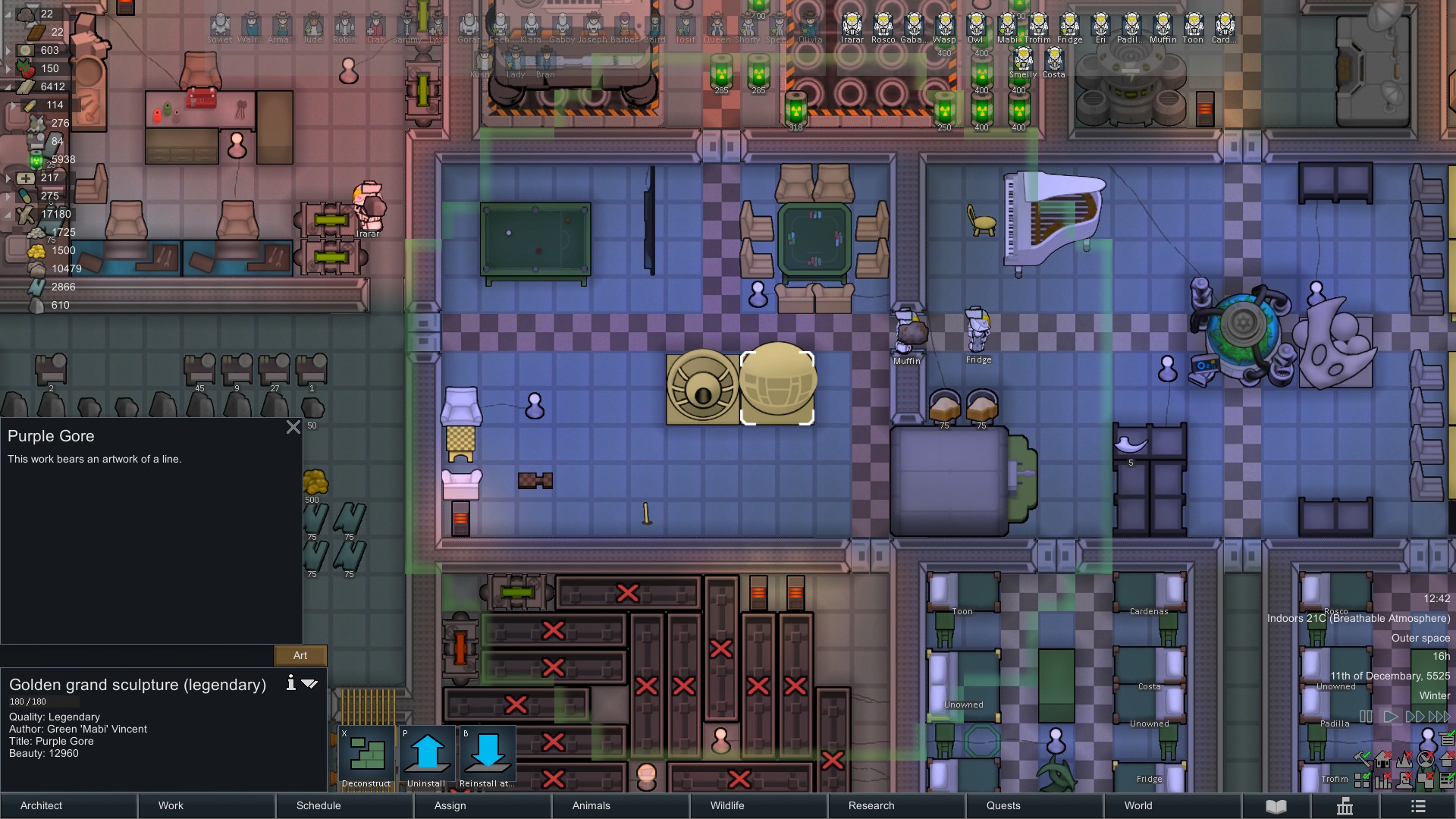This screenshot has height=819, width=1456.
Task: Switch to the Art tab of the inspect panel
Action: pyautogui.click(x=300, y=655)
